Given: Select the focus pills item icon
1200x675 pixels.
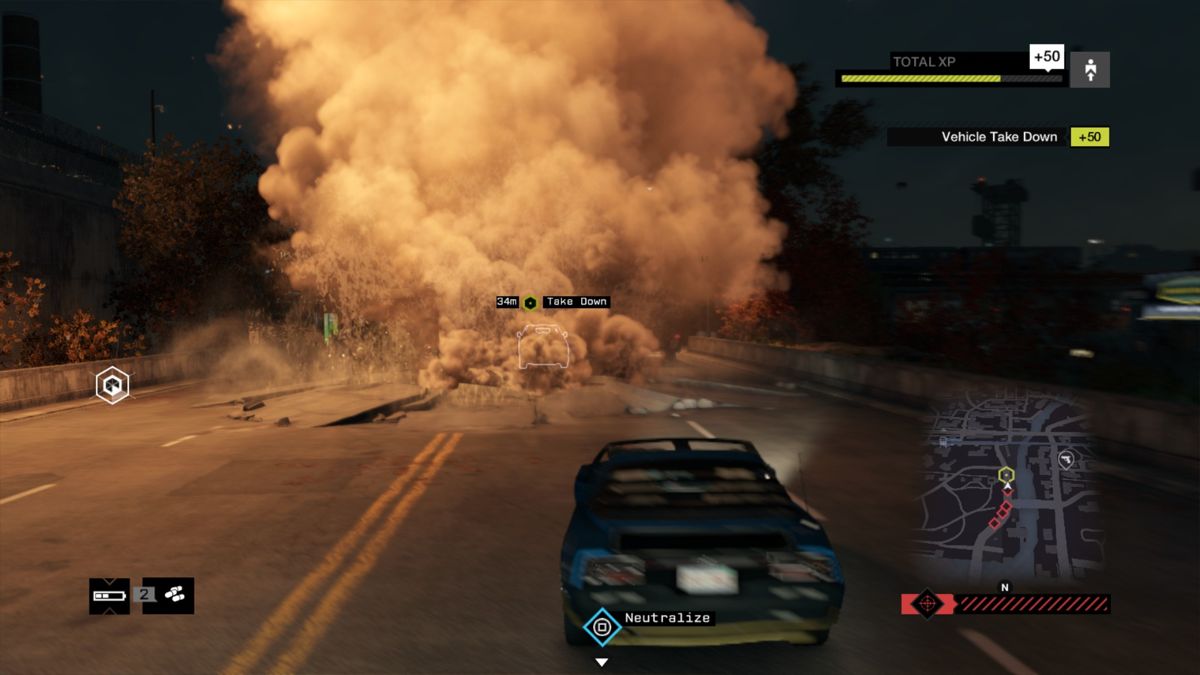Looking at the screenshot, I should pos(174,595).
